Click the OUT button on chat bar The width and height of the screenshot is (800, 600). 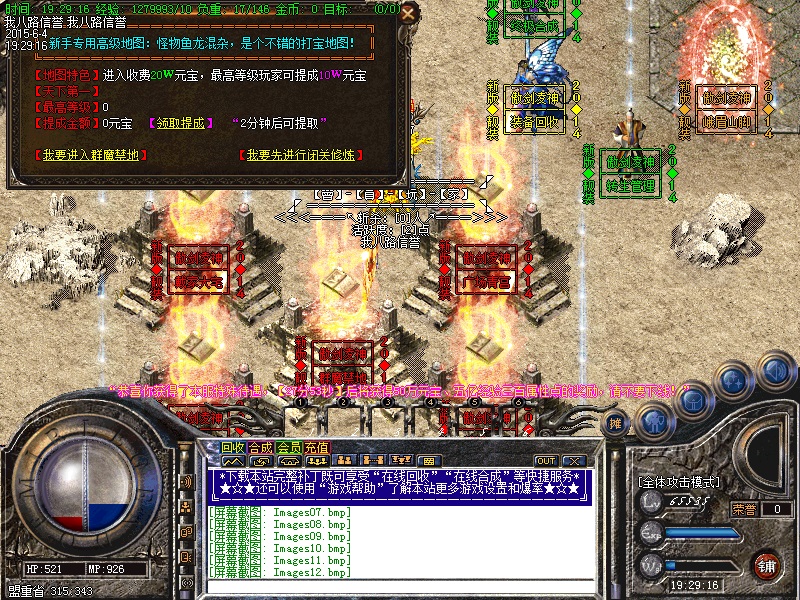[545, 461]
